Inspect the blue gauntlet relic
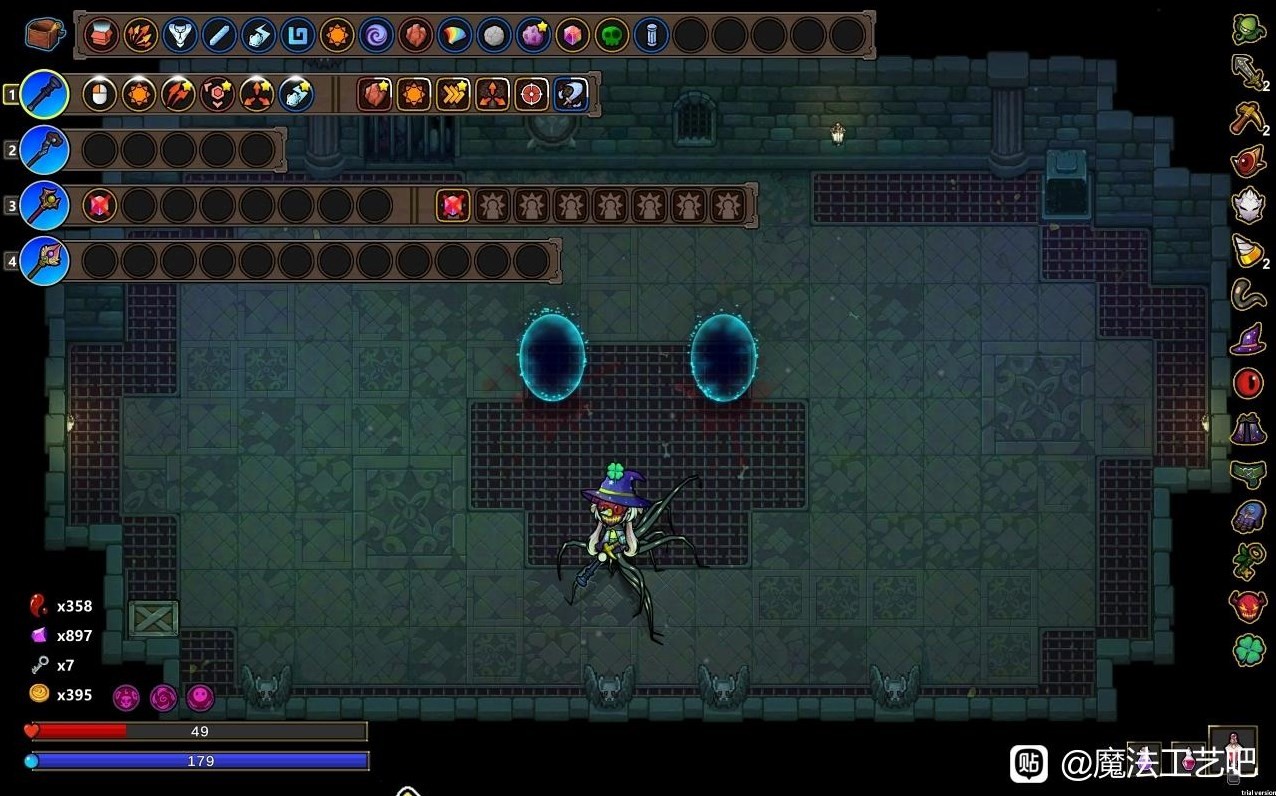The image size is (1276, 796). [1248, 517]
